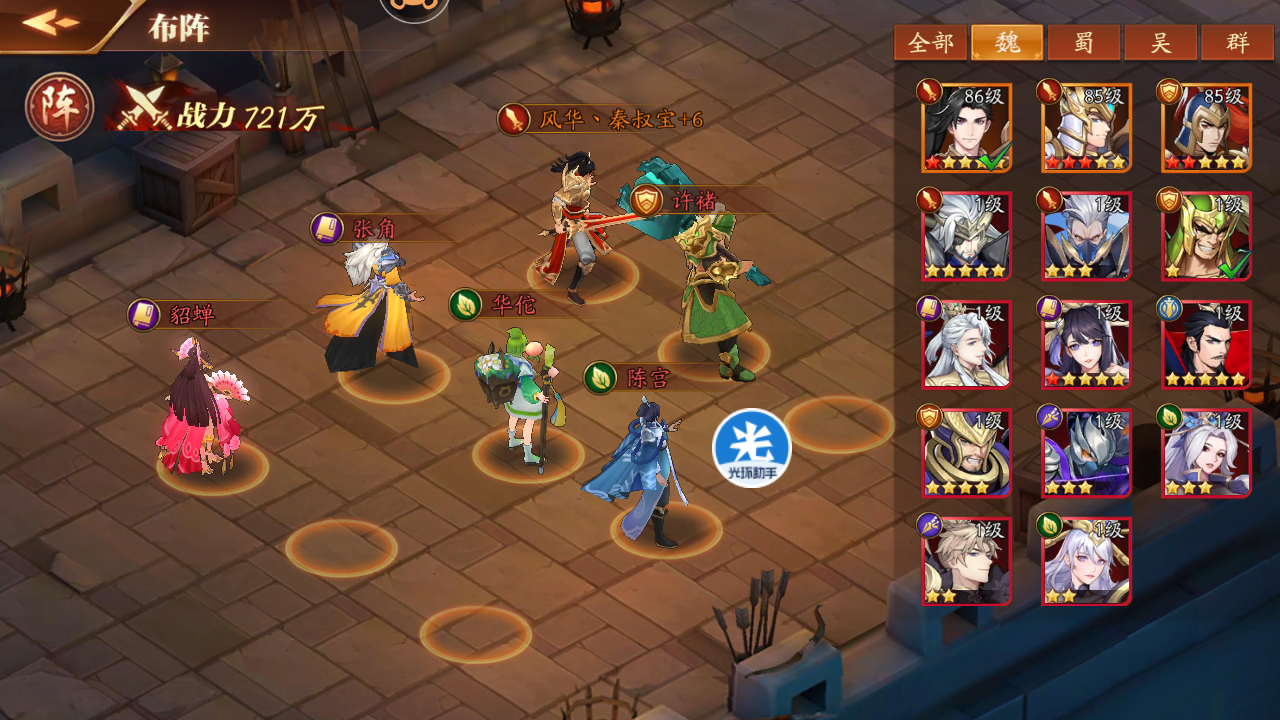Switch to the 吴 faction tab

click(x=1161, y=43)
